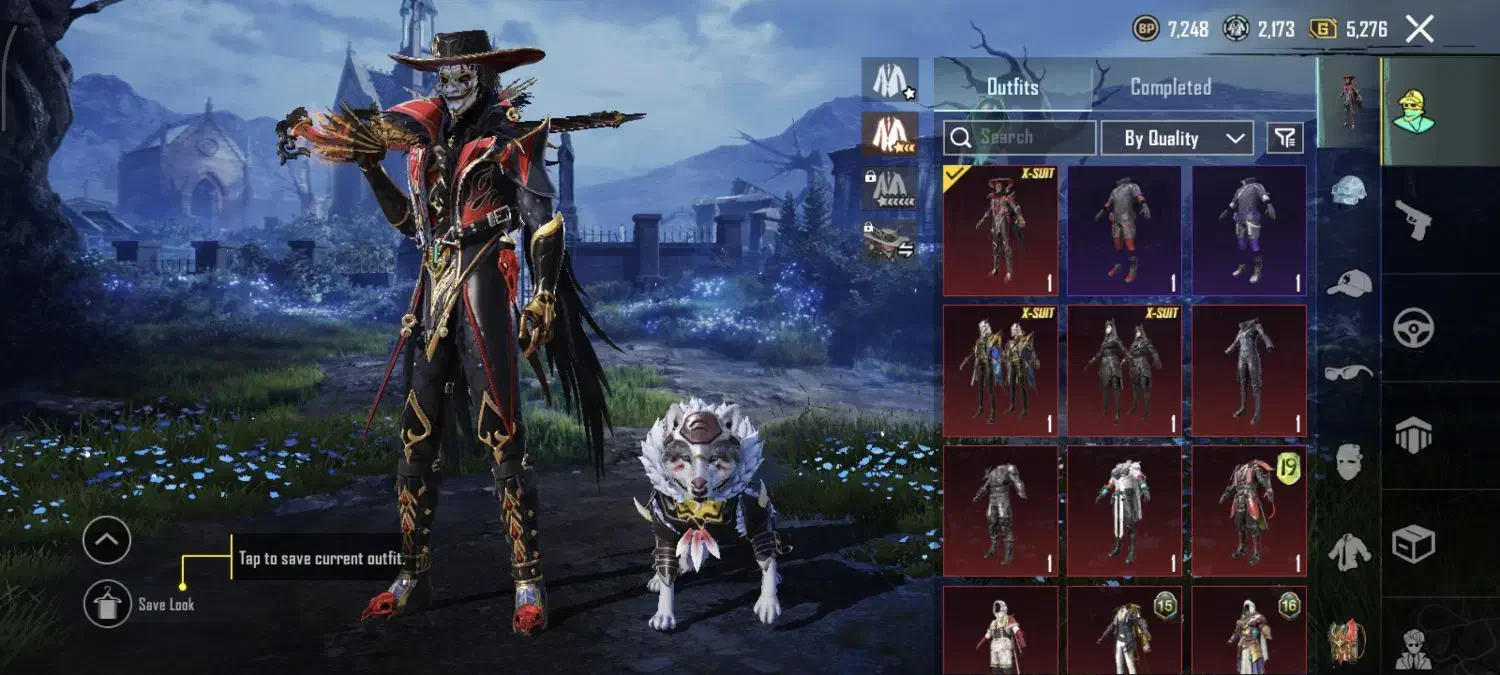Tap the Save Look hanger button

coord(107,604)
